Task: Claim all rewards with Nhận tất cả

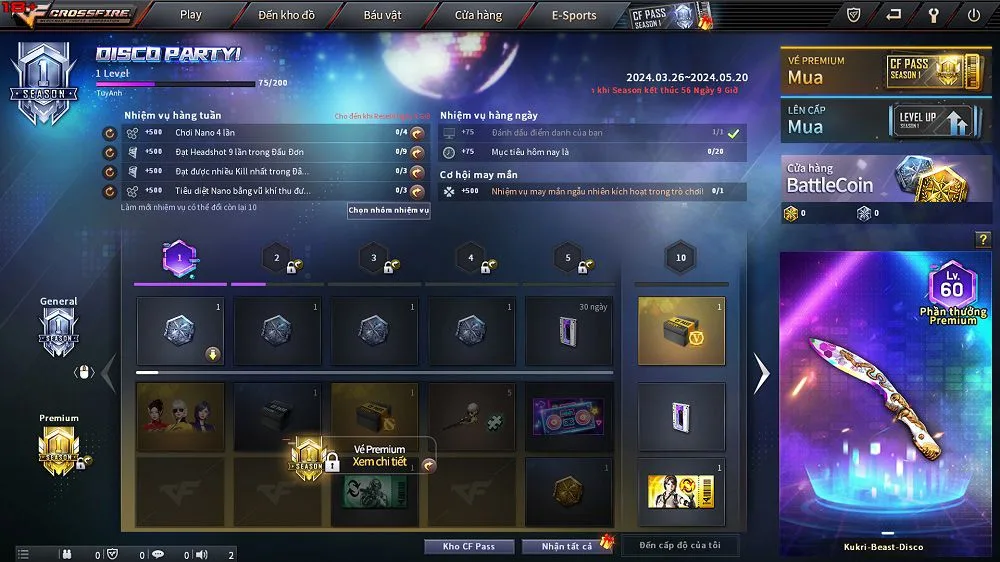Action: point(567,546)
